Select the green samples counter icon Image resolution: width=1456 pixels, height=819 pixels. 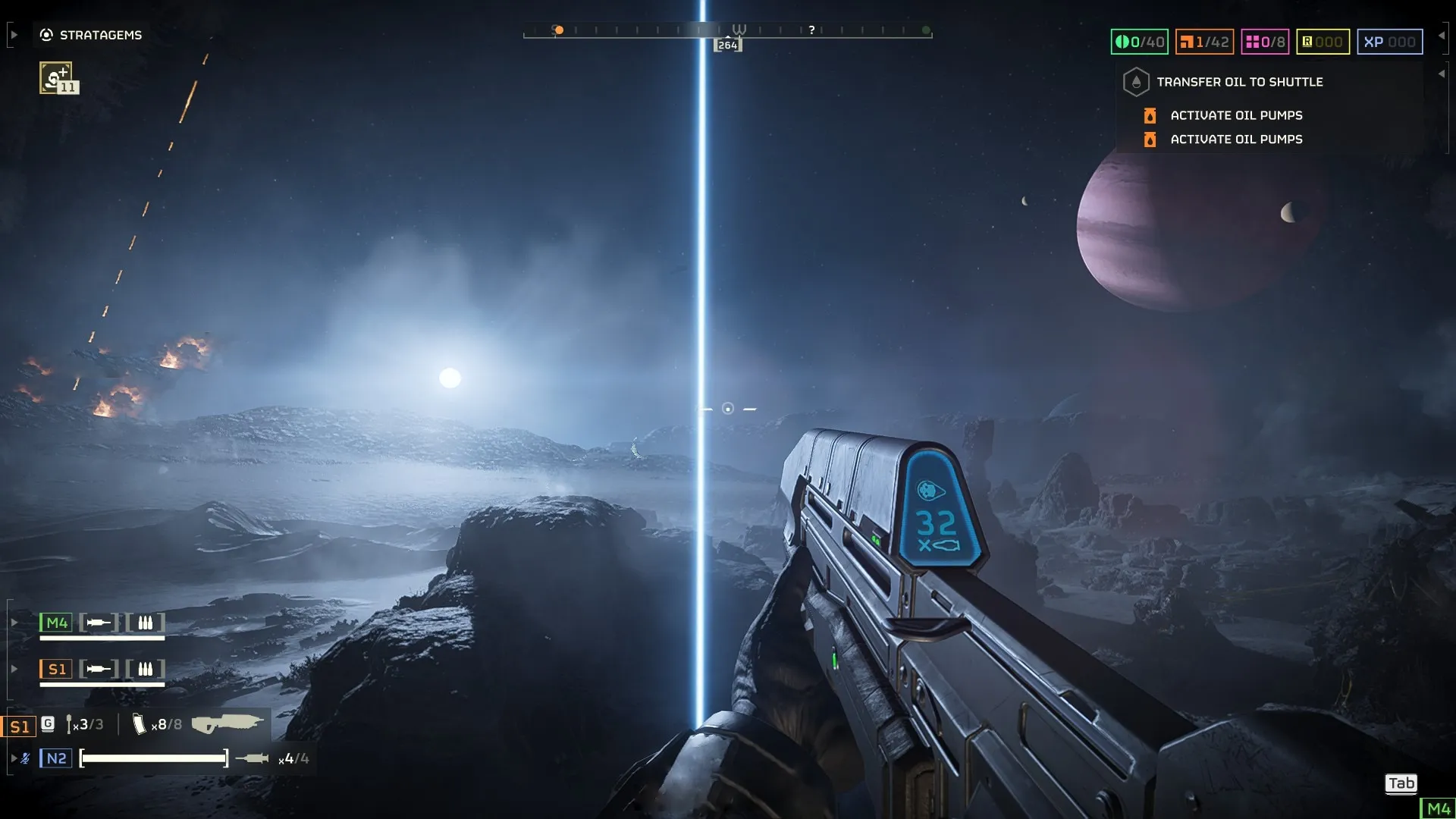tap(1124, 42)
